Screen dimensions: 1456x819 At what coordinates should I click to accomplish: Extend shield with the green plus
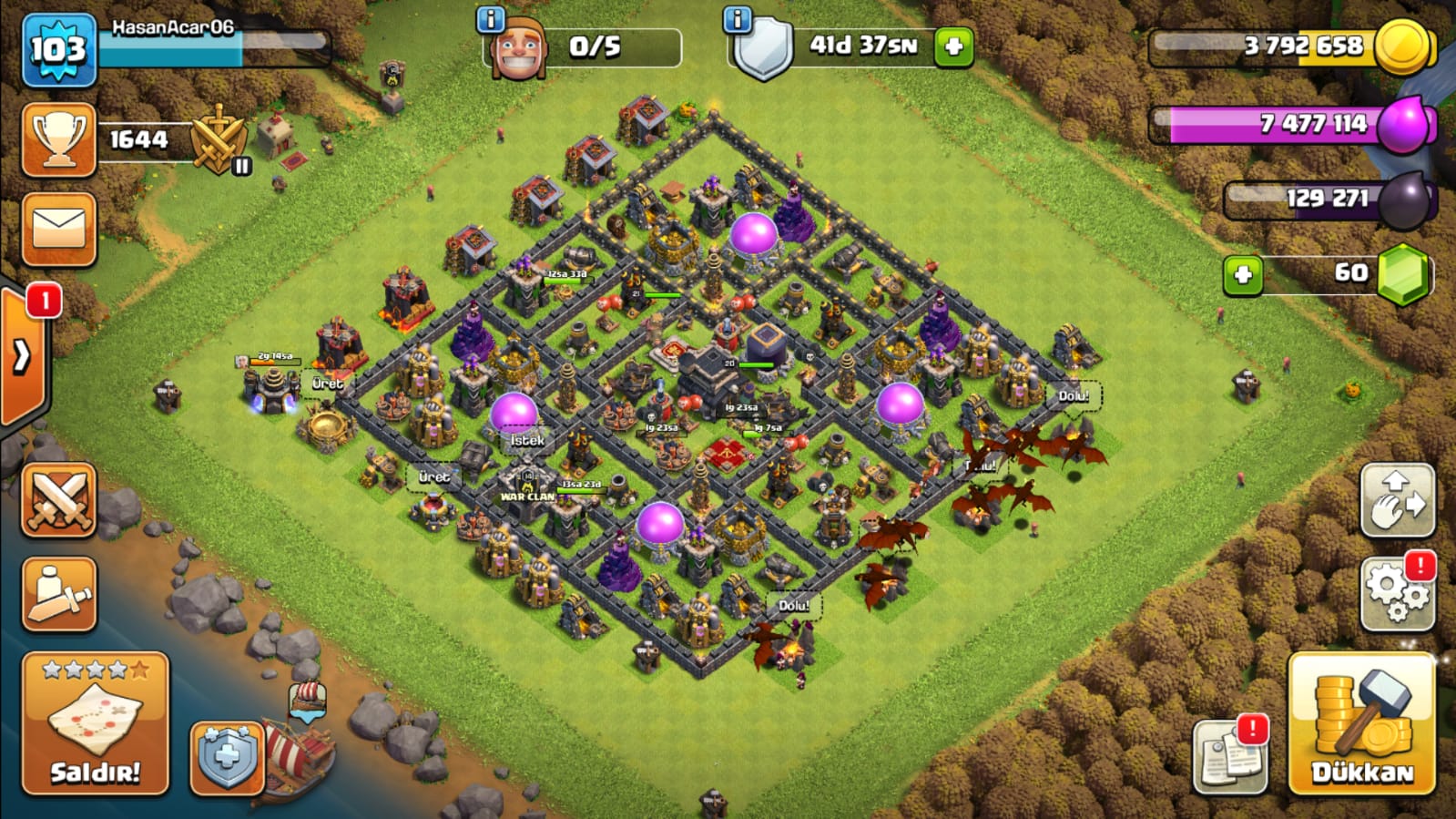(953, 47)
